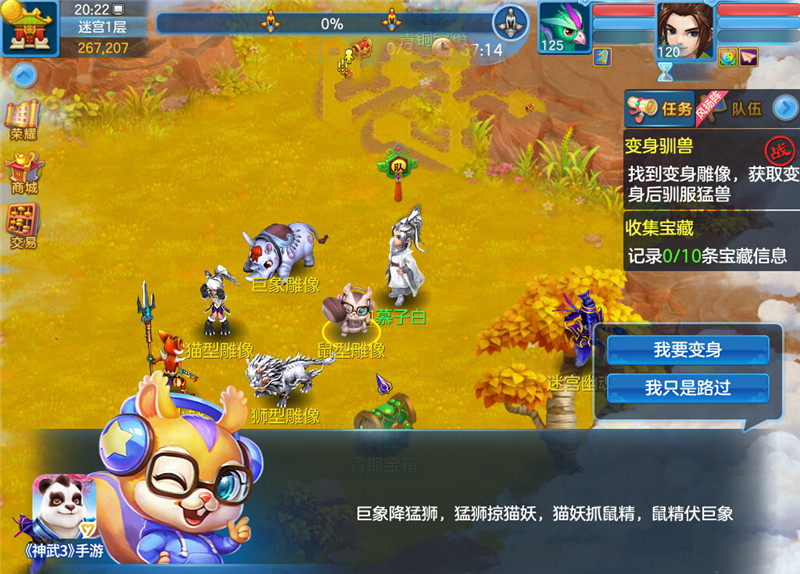Open the player character portrait

click(x=684, y=28)
